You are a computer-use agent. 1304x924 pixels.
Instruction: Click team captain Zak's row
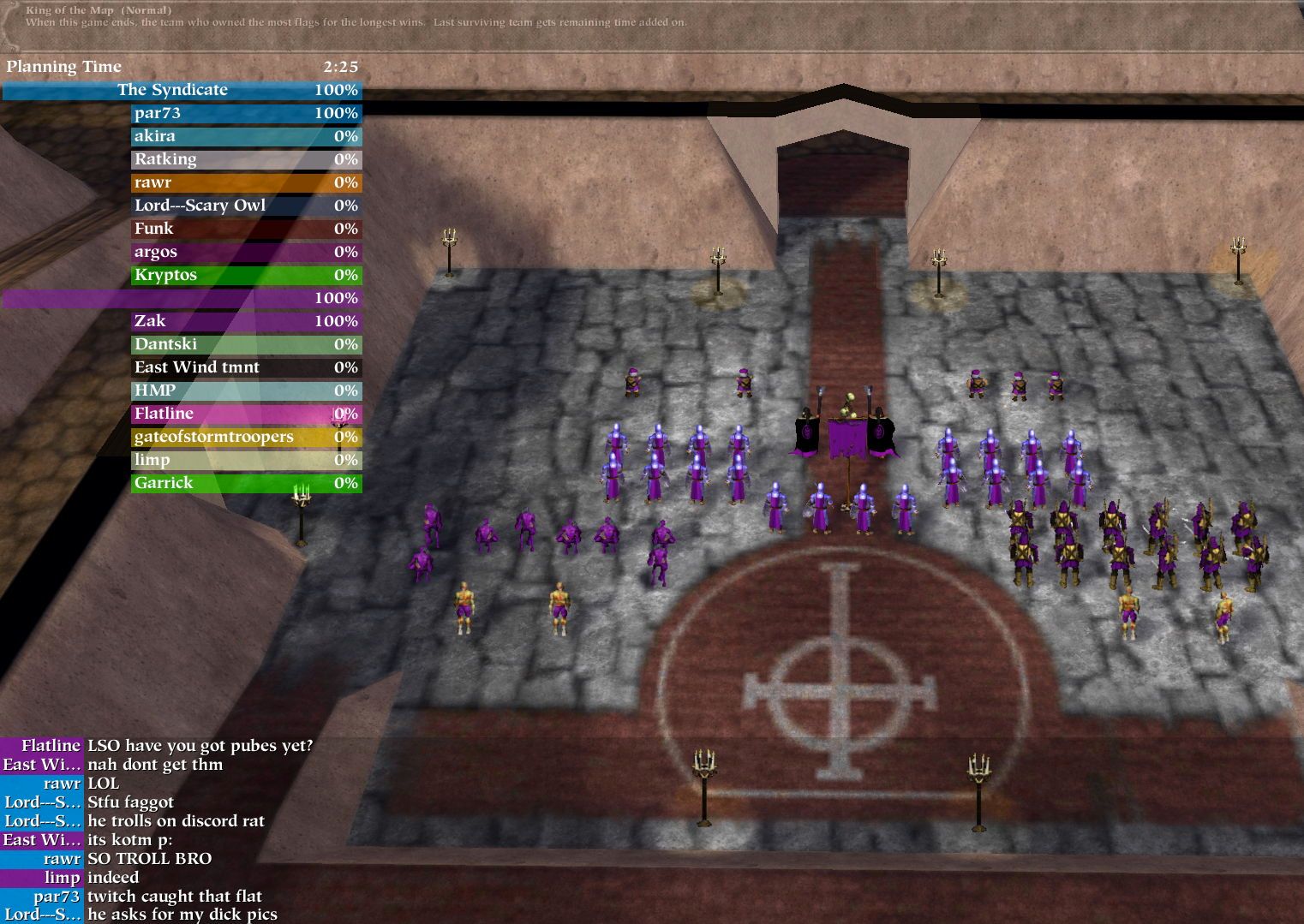tap(246, 321)
